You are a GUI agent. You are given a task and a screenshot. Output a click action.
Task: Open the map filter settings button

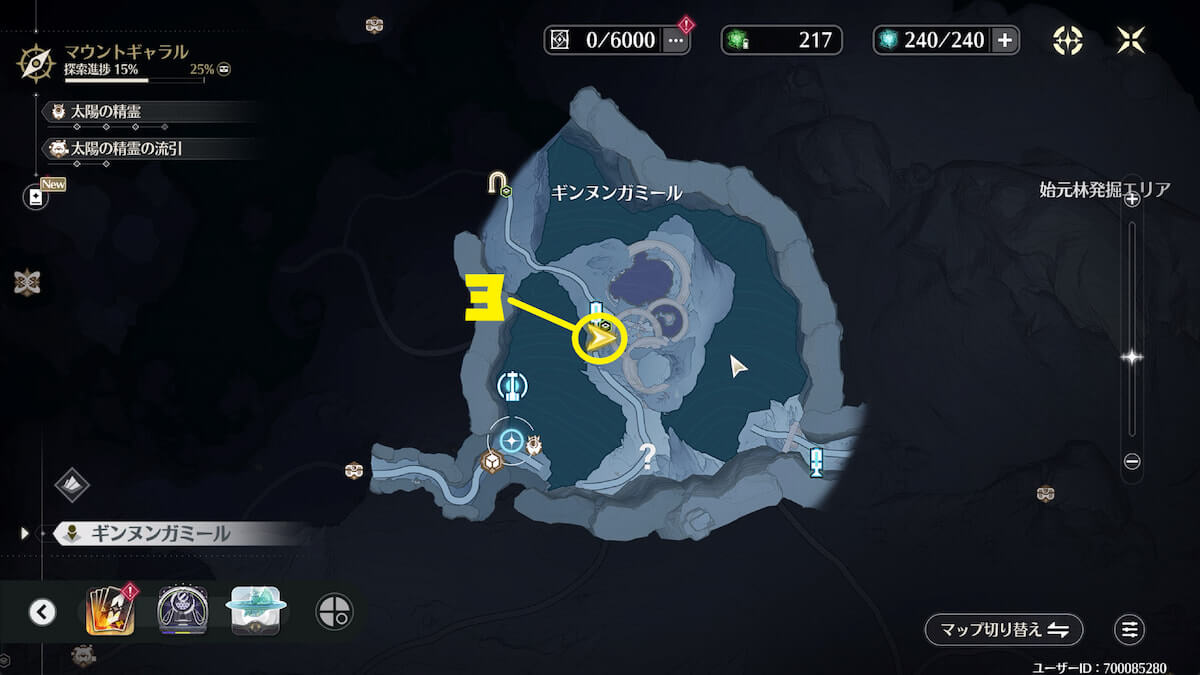(x=1130, y=630)
